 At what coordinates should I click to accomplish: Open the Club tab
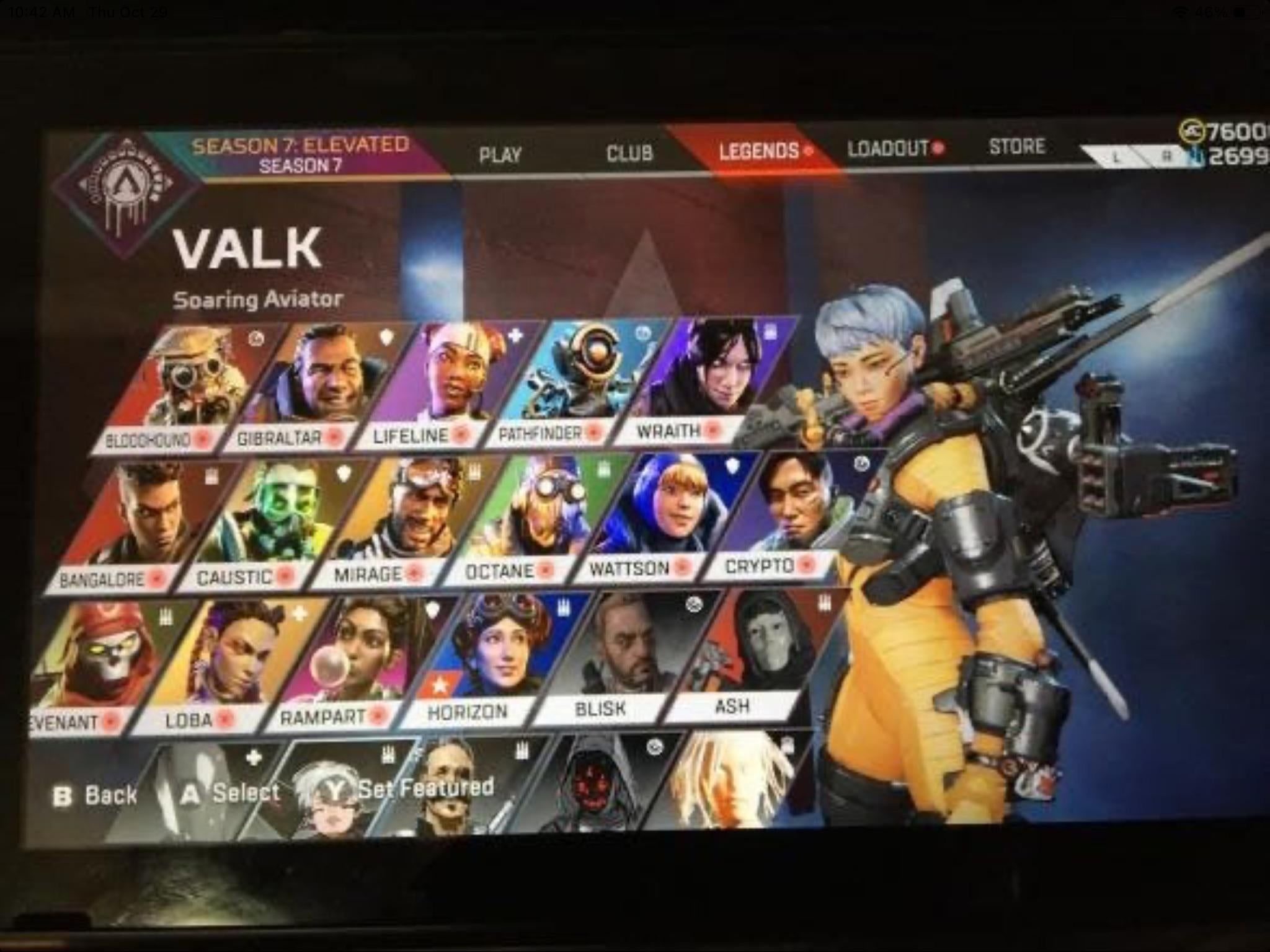tap(629, 152)
